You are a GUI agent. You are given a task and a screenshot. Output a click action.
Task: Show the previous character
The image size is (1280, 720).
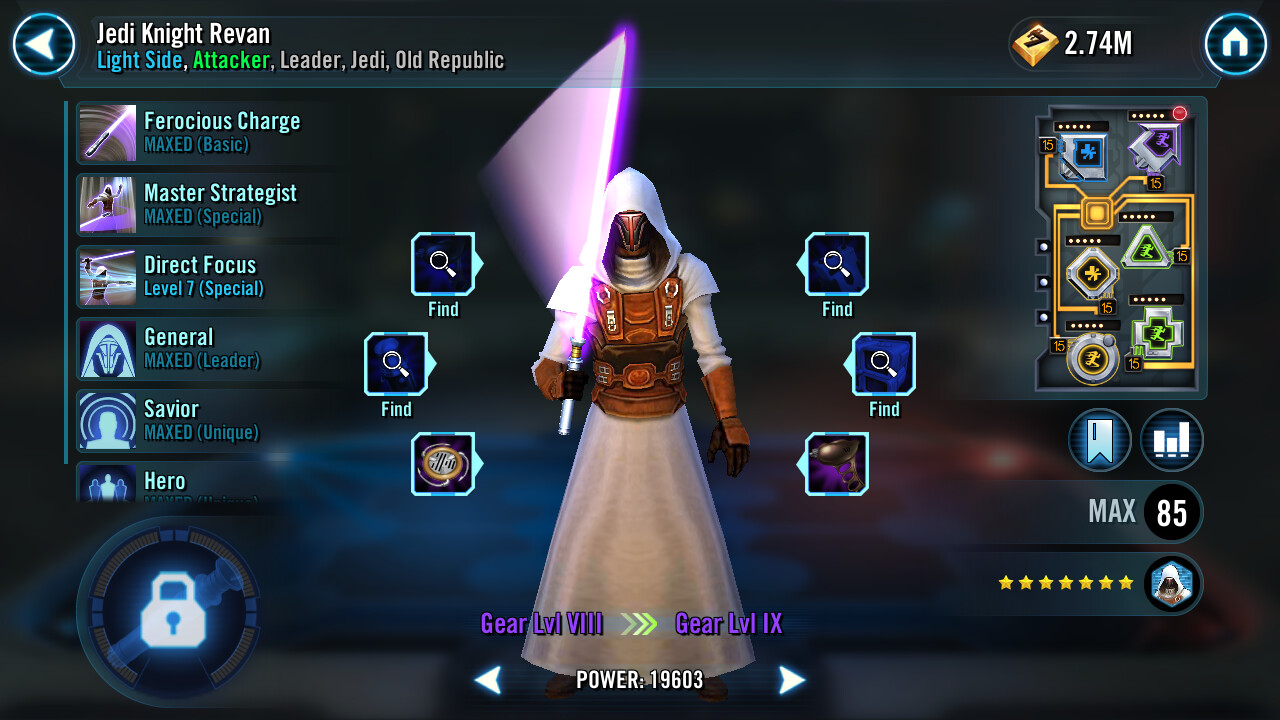[x=488, y=681]
